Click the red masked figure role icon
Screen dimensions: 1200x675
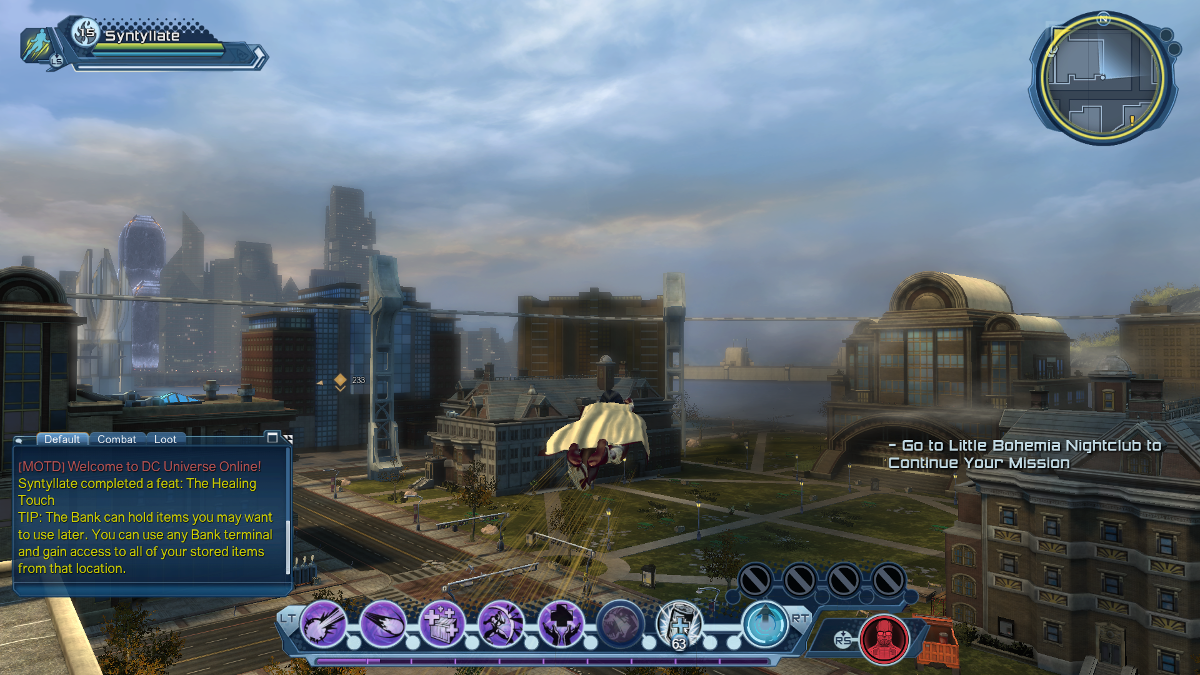pos(884,638)
